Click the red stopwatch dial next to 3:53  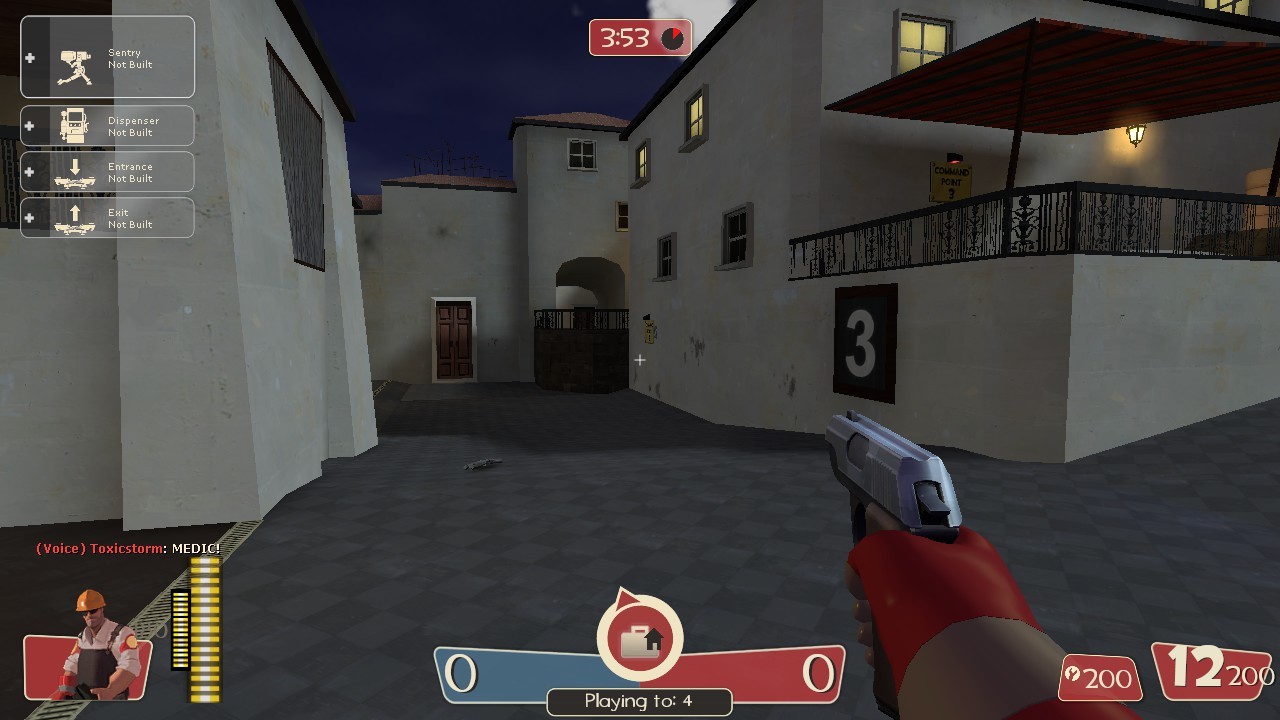[673, 37]
